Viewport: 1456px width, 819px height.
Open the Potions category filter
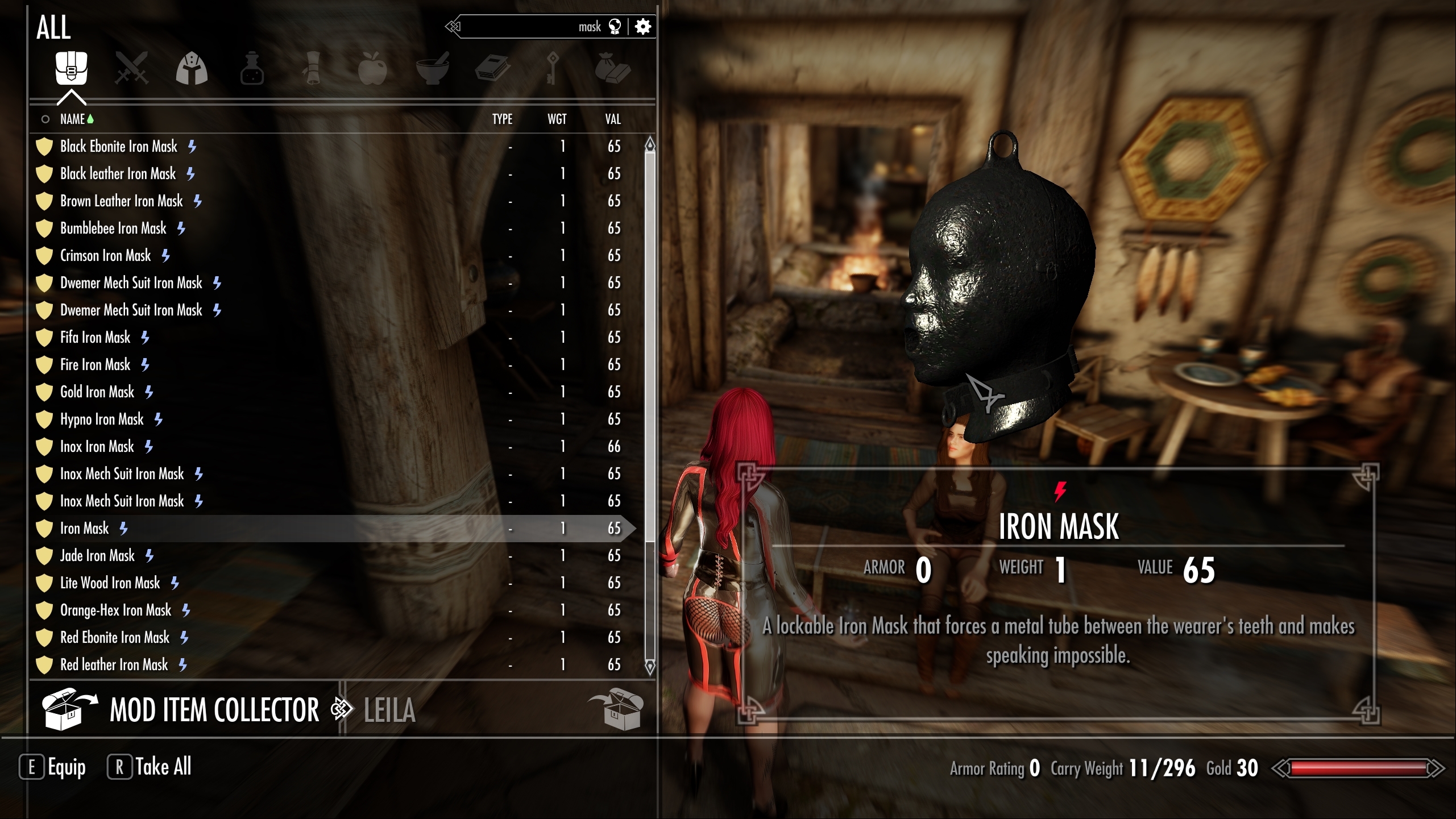click(252, 69)
